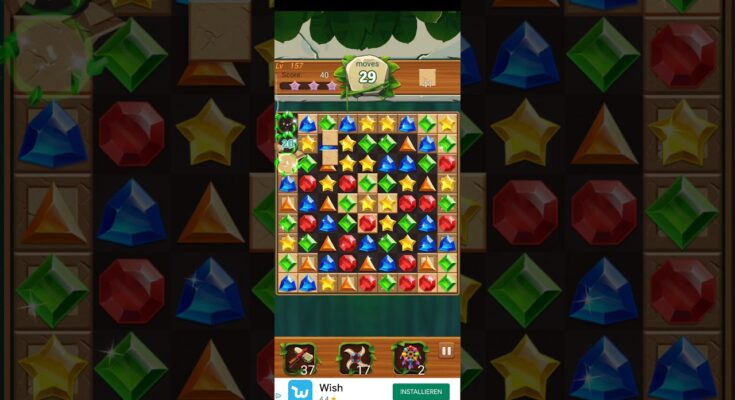Open the Wish app icon in the ad
735x400 pixels.
(x=300, y=390)
